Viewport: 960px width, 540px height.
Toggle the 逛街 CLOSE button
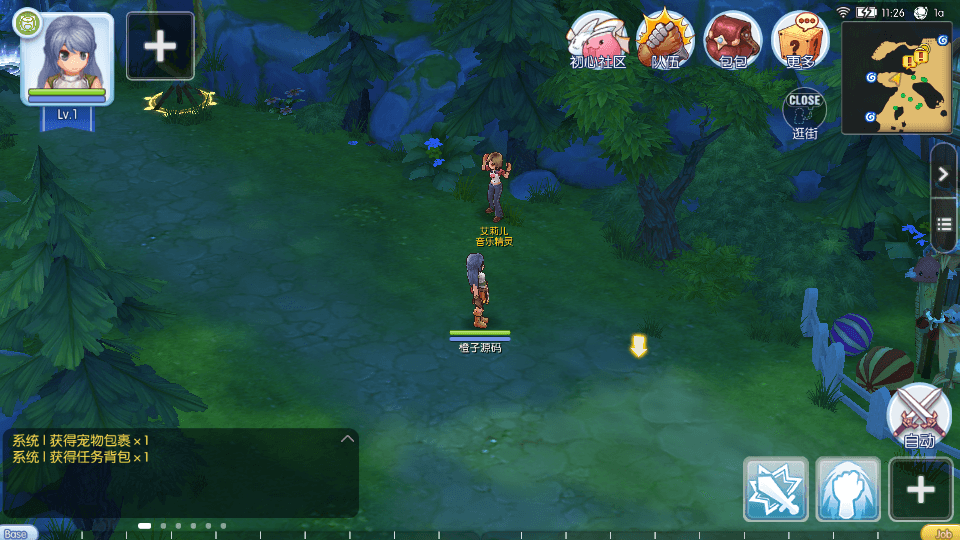click(804, 109)
